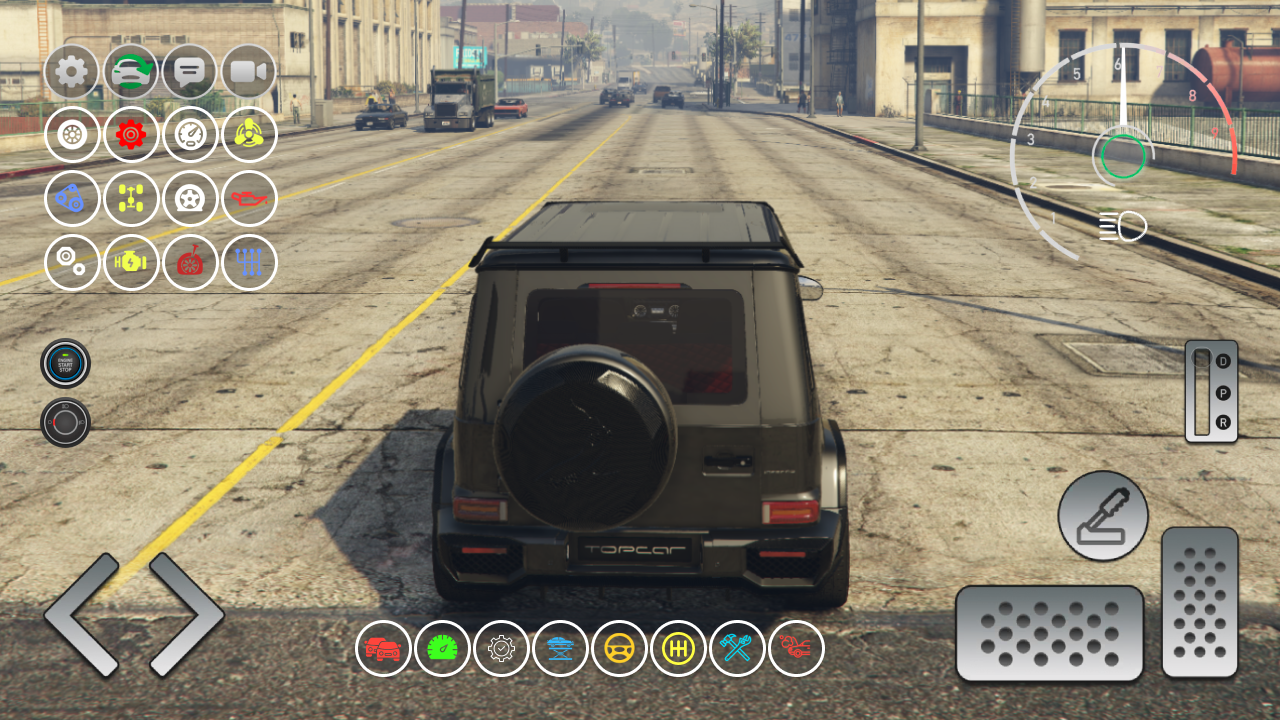
Task: Open the blue car lift icon
Action: pyautogui.click(x=561, y=648)
